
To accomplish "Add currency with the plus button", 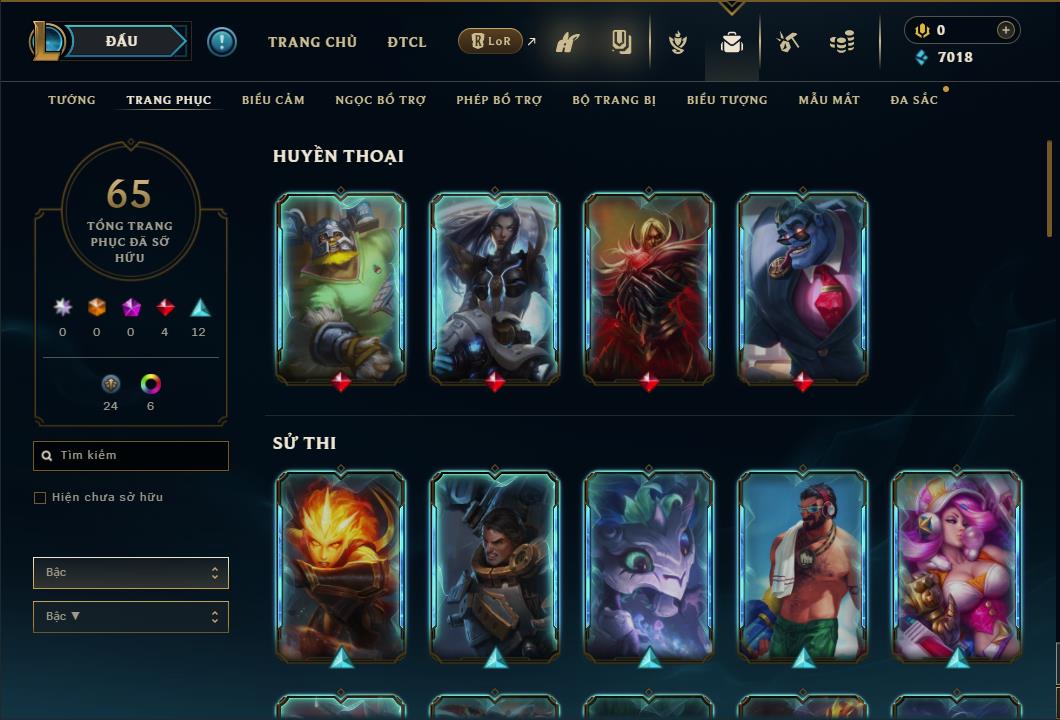I will tap(1006, 30).
